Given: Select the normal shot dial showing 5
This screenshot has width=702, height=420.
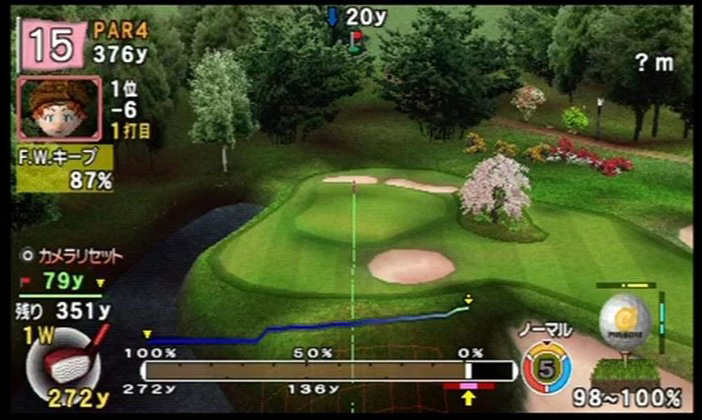Looking at the screenshot, I should click(x=546, y=367).
